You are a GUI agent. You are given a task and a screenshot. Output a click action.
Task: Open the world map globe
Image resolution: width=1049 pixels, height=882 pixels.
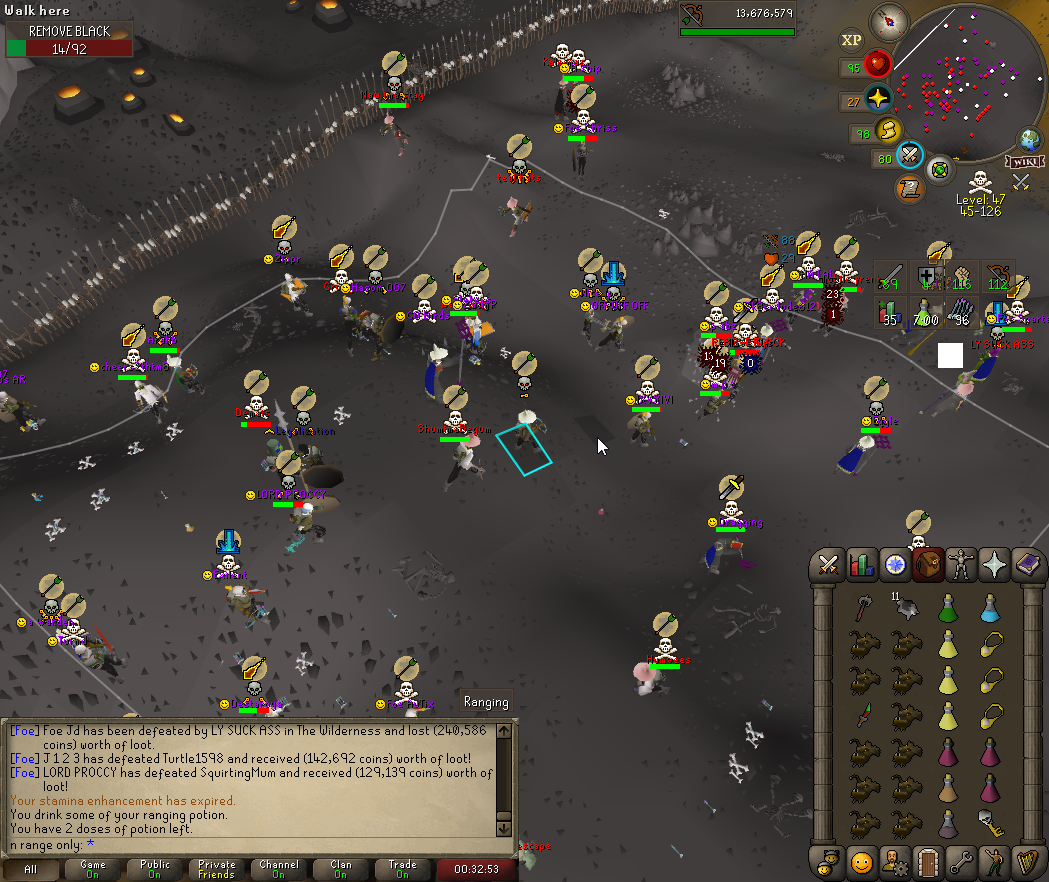(1029, 139)
